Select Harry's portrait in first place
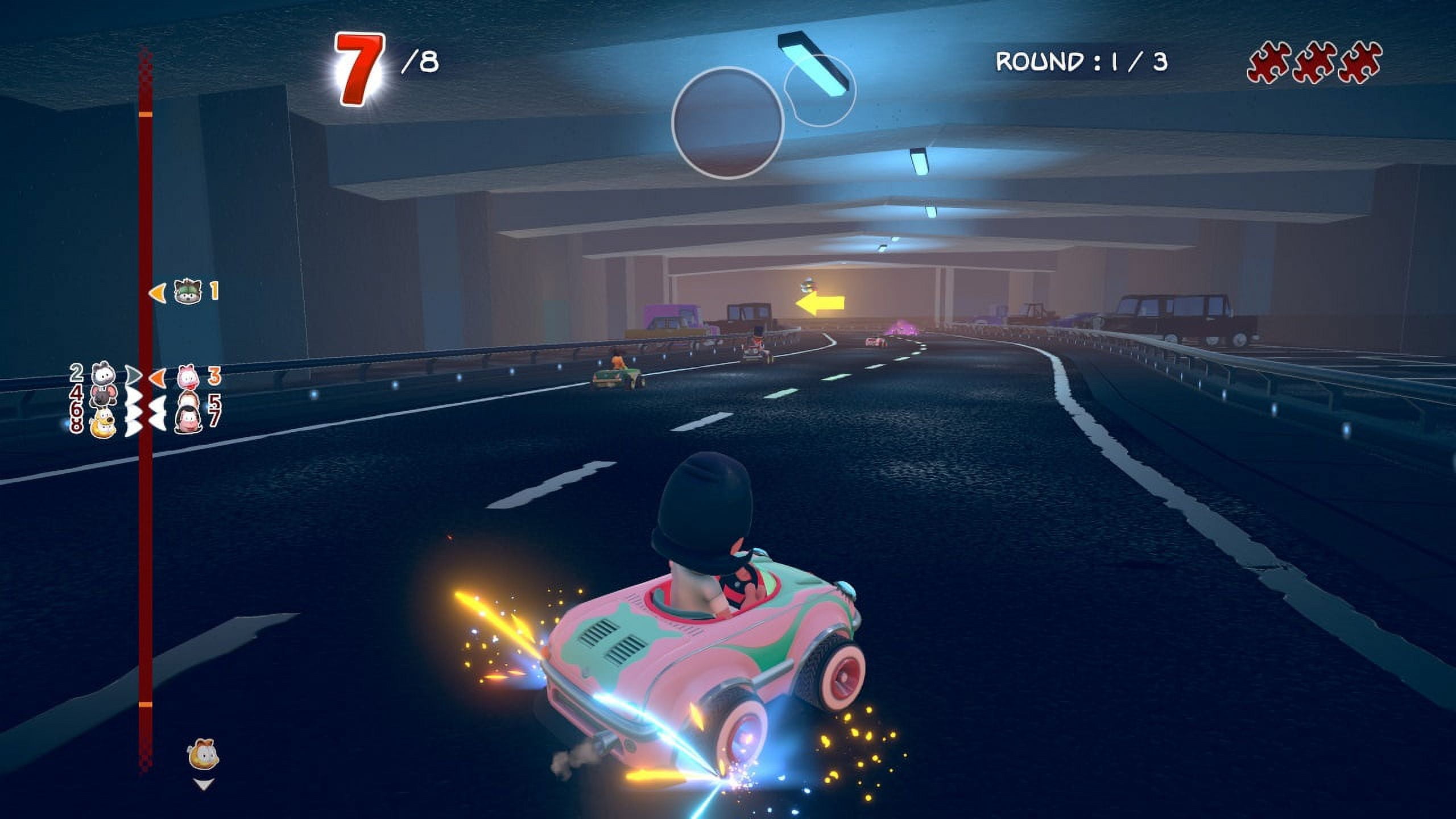The width and height of the screenshot is (1456, 819). (188, 291)
